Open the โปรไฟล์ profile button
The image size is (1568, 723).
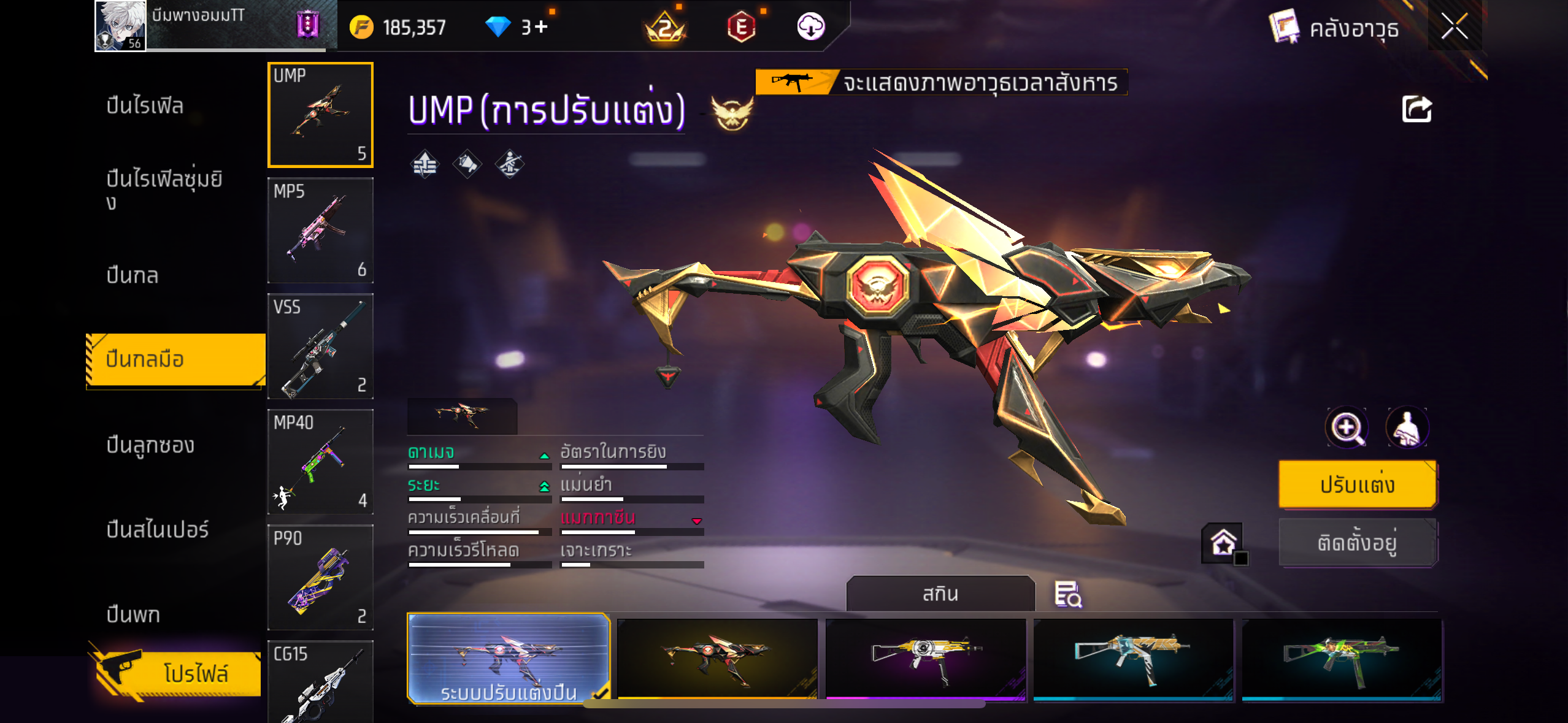[178, 673]
